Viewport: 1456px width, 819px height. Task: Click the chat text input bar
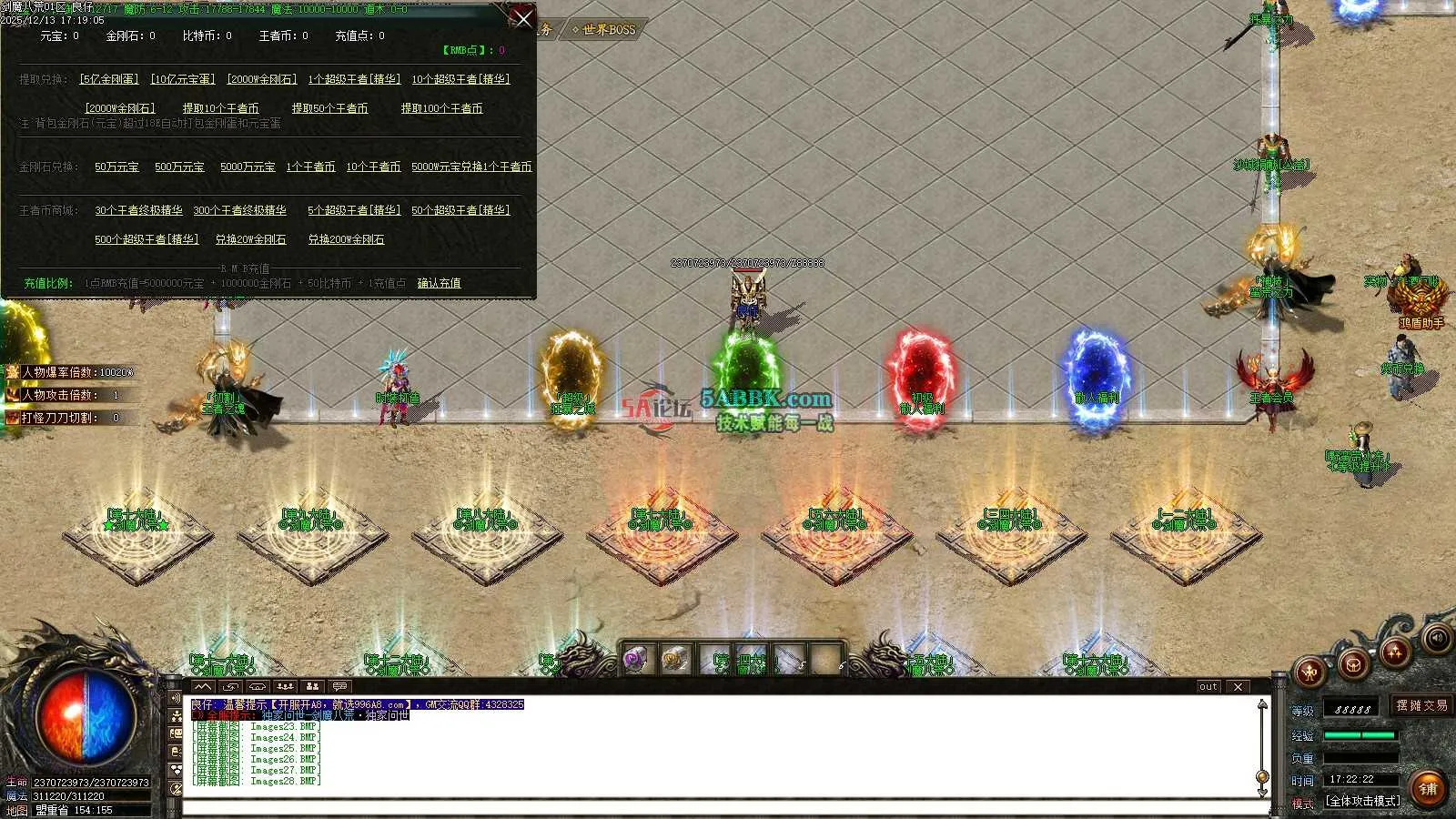[x=719, y=807]
